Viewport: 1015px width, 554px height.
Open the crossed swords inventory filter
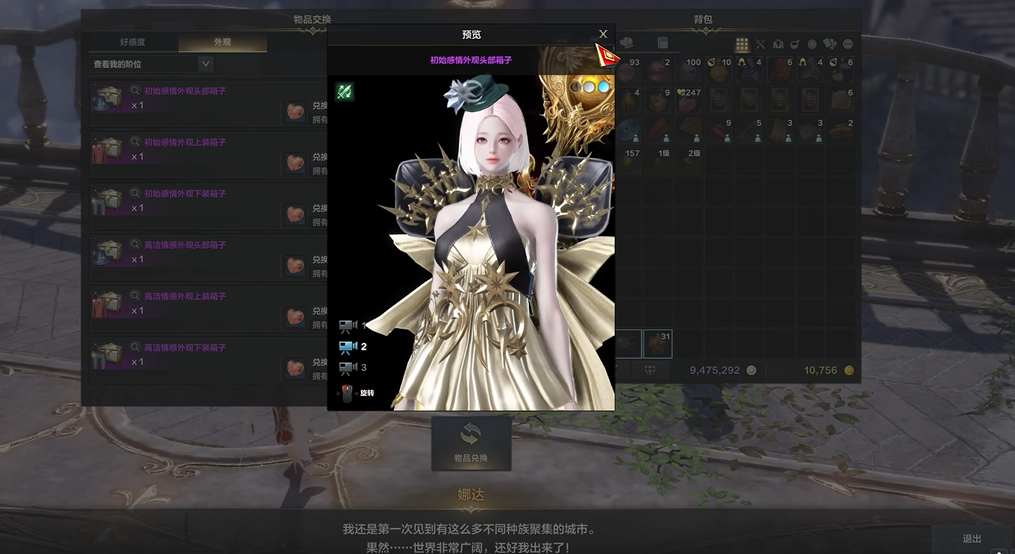point(760,44)
